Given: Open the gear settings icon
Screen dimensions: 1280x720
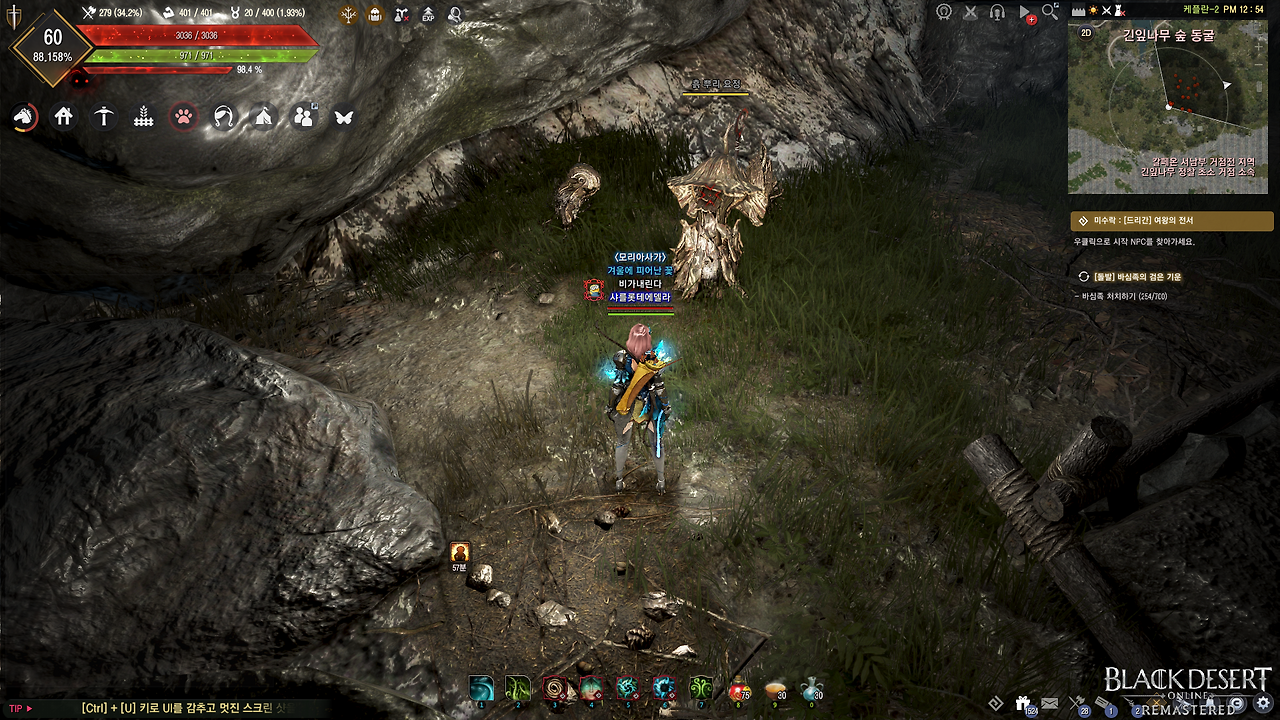Looking at the screenshot, I should coord(1263,703).
